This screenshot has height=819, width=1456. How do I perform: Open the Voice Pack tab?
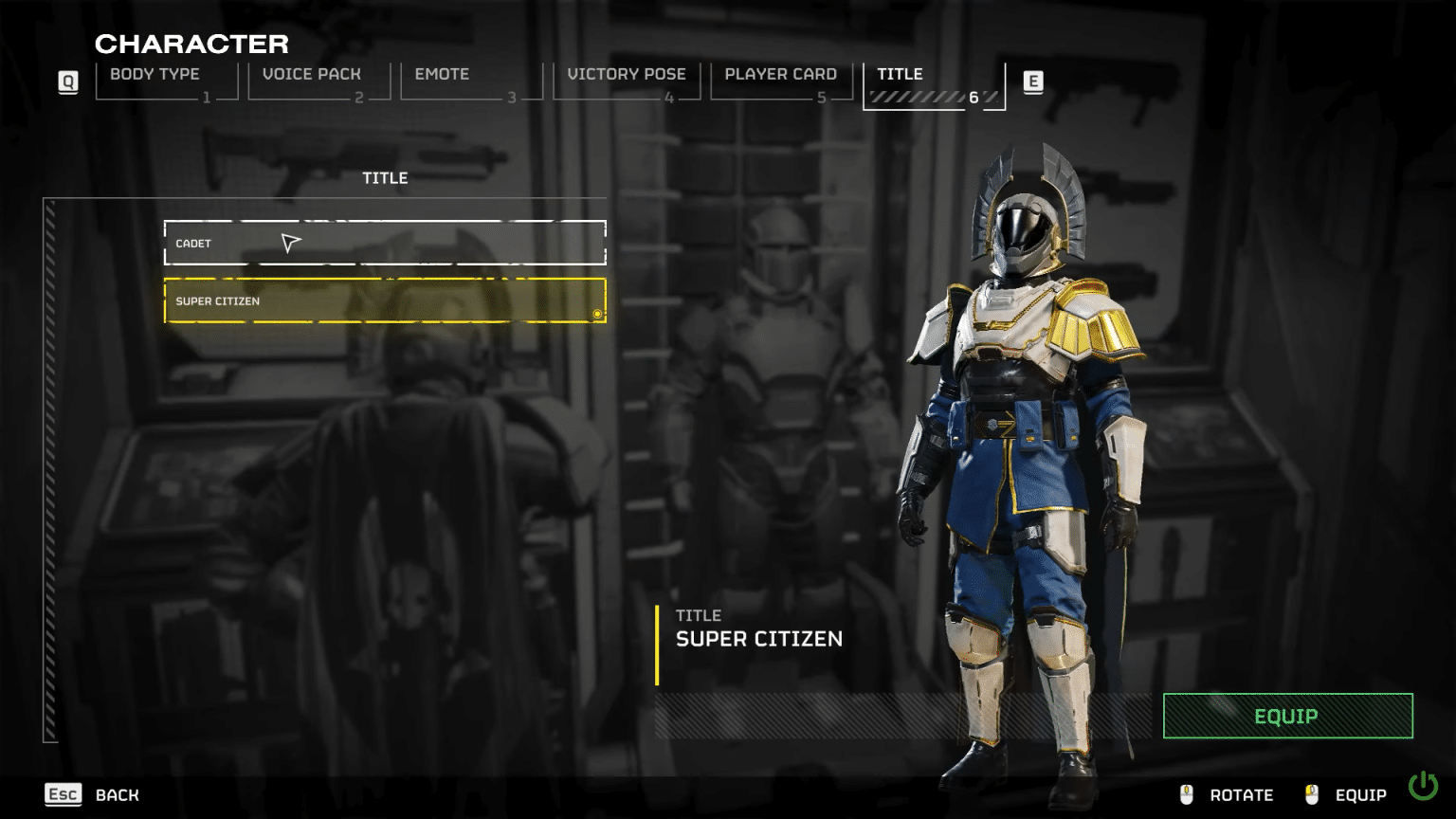pos(312,74)
